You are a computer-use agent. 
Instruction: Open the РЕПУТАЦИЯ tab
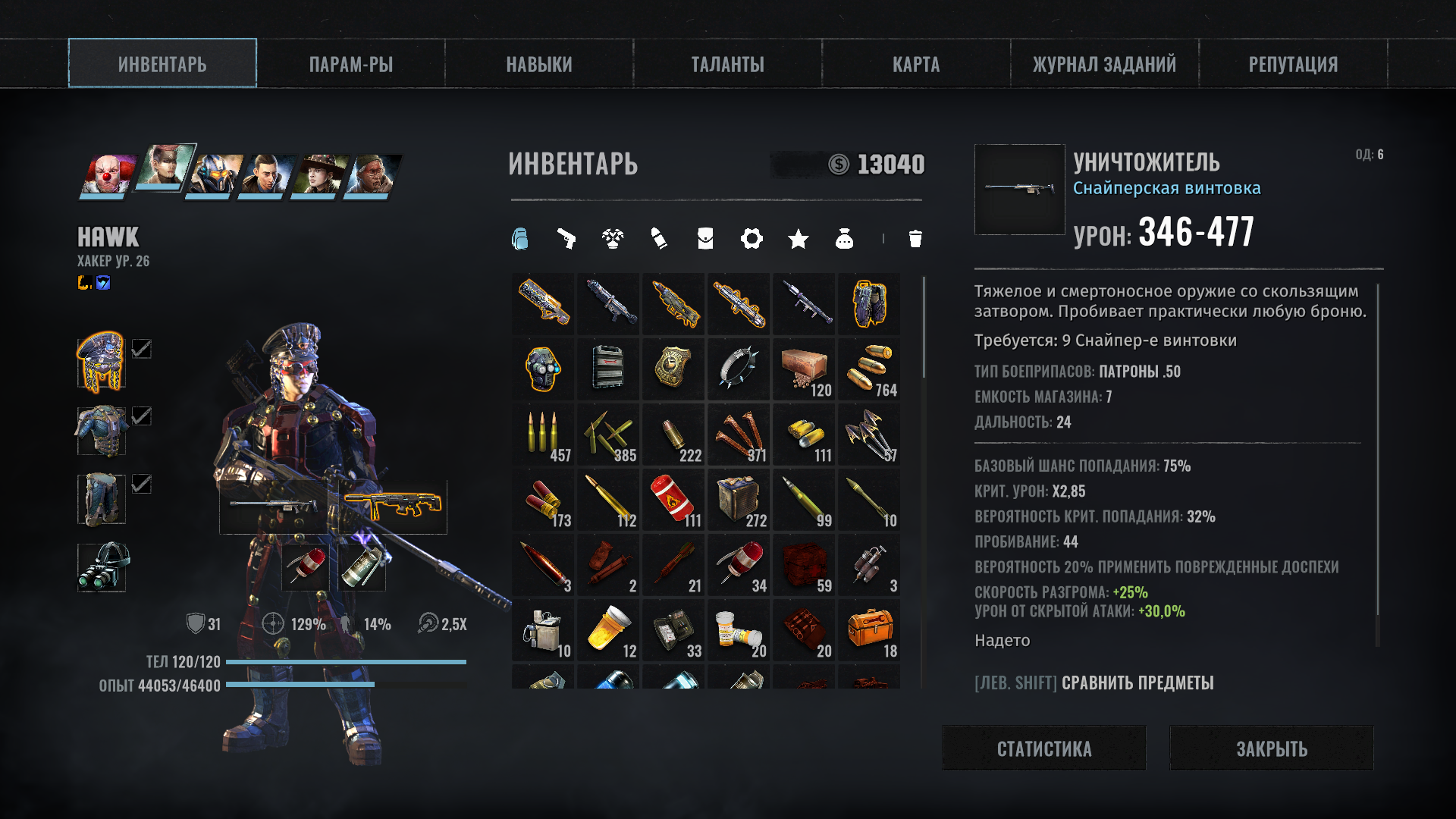coord(1293,64)
